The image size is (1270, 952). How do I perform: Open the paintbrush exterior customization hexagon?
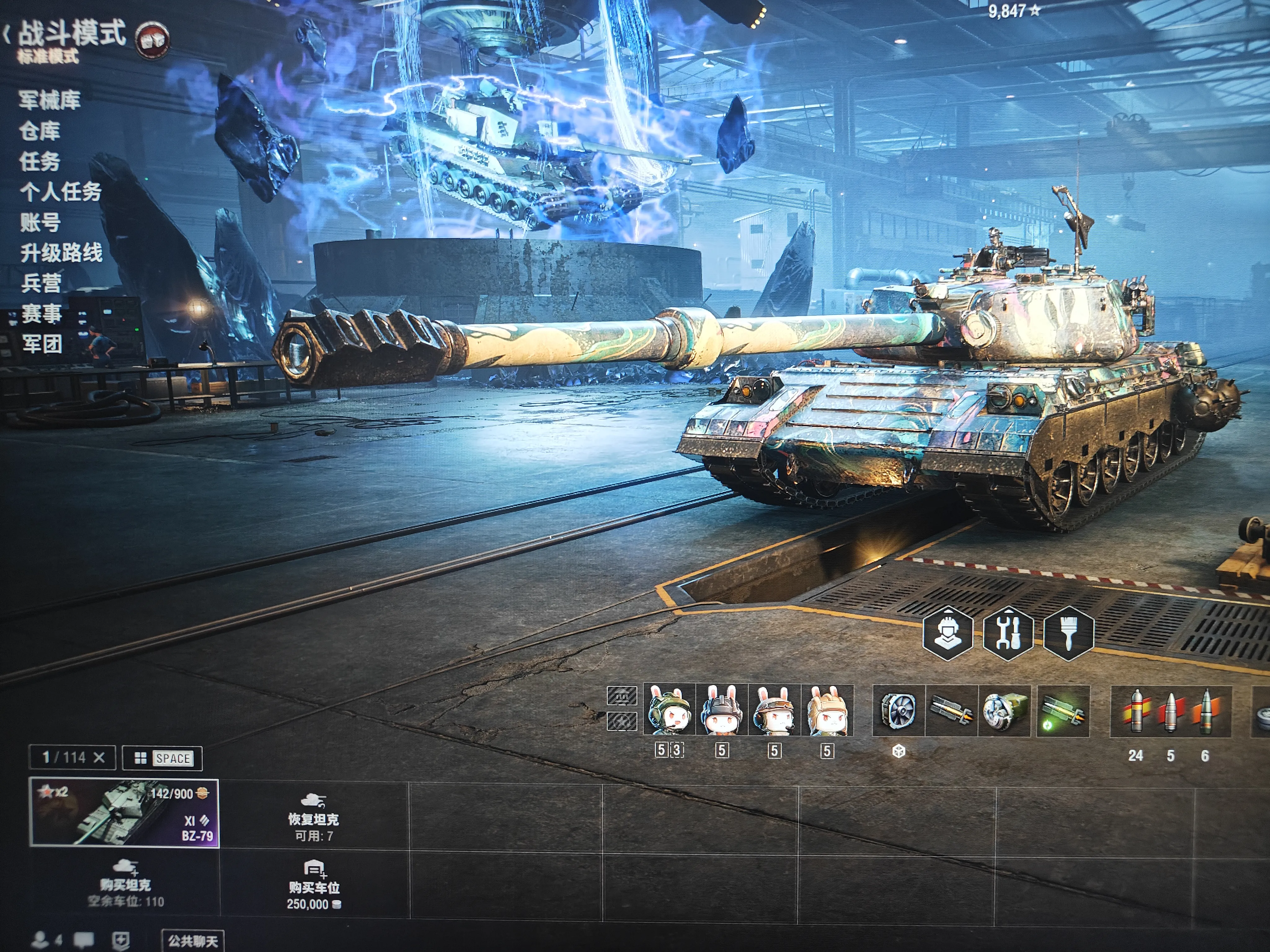pos(1068,633)
